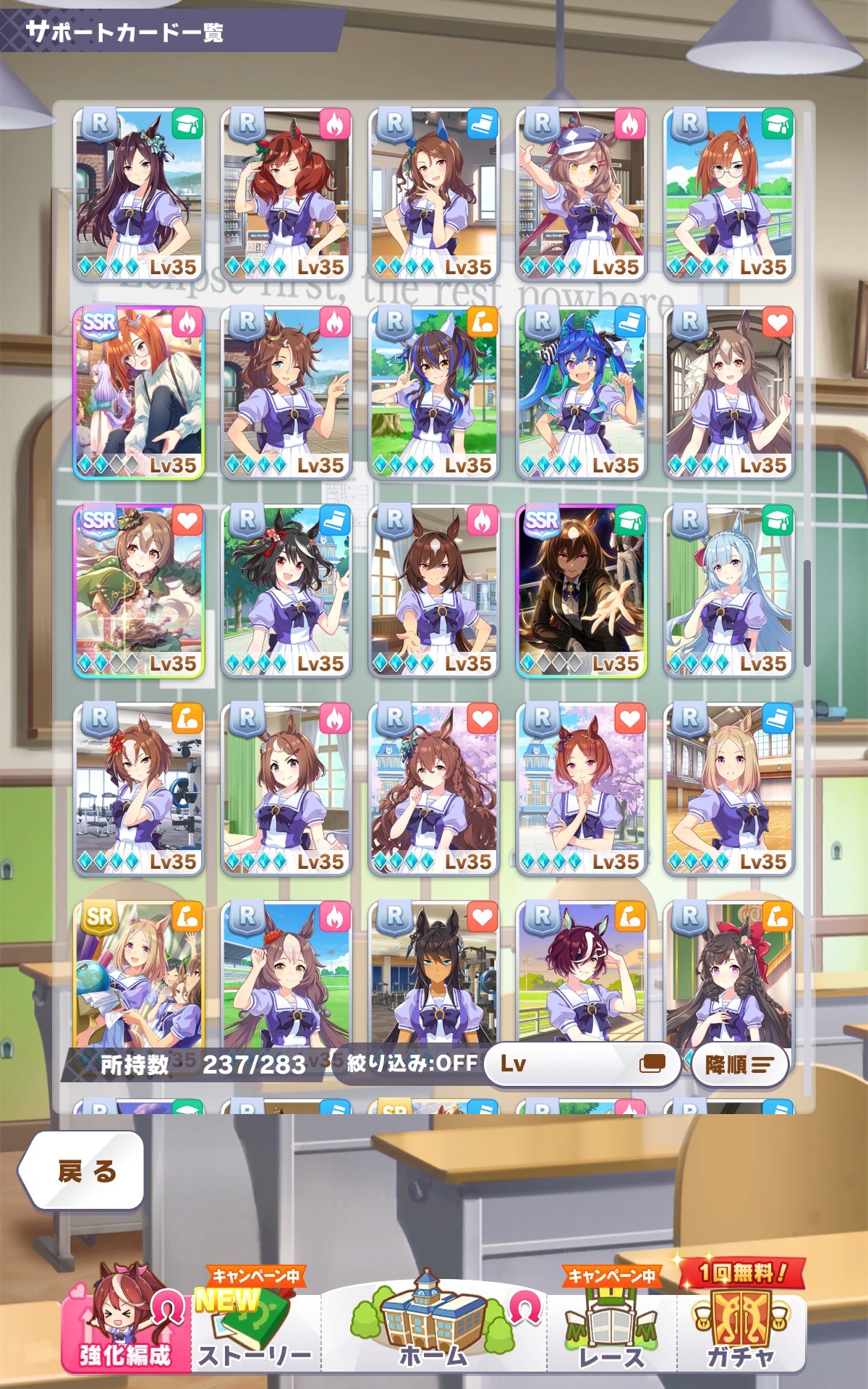Pick the R card with blue twin-tails girl
The image size is (868, 1389).
[582, 392]
